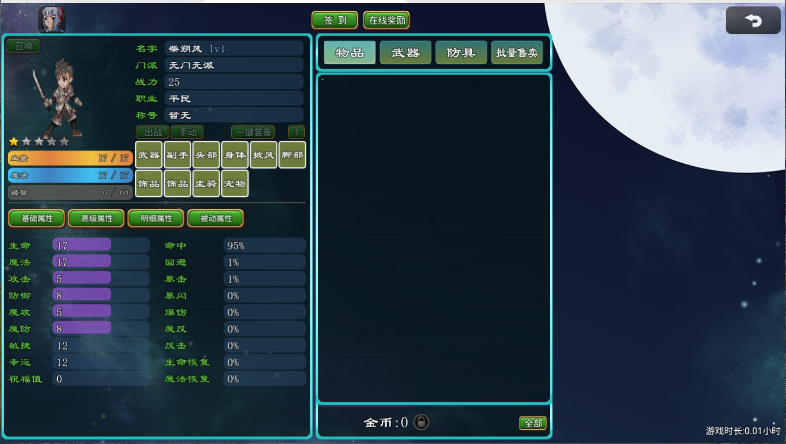Select the 批量售卖 bulk sell tab

coord(517,53)
